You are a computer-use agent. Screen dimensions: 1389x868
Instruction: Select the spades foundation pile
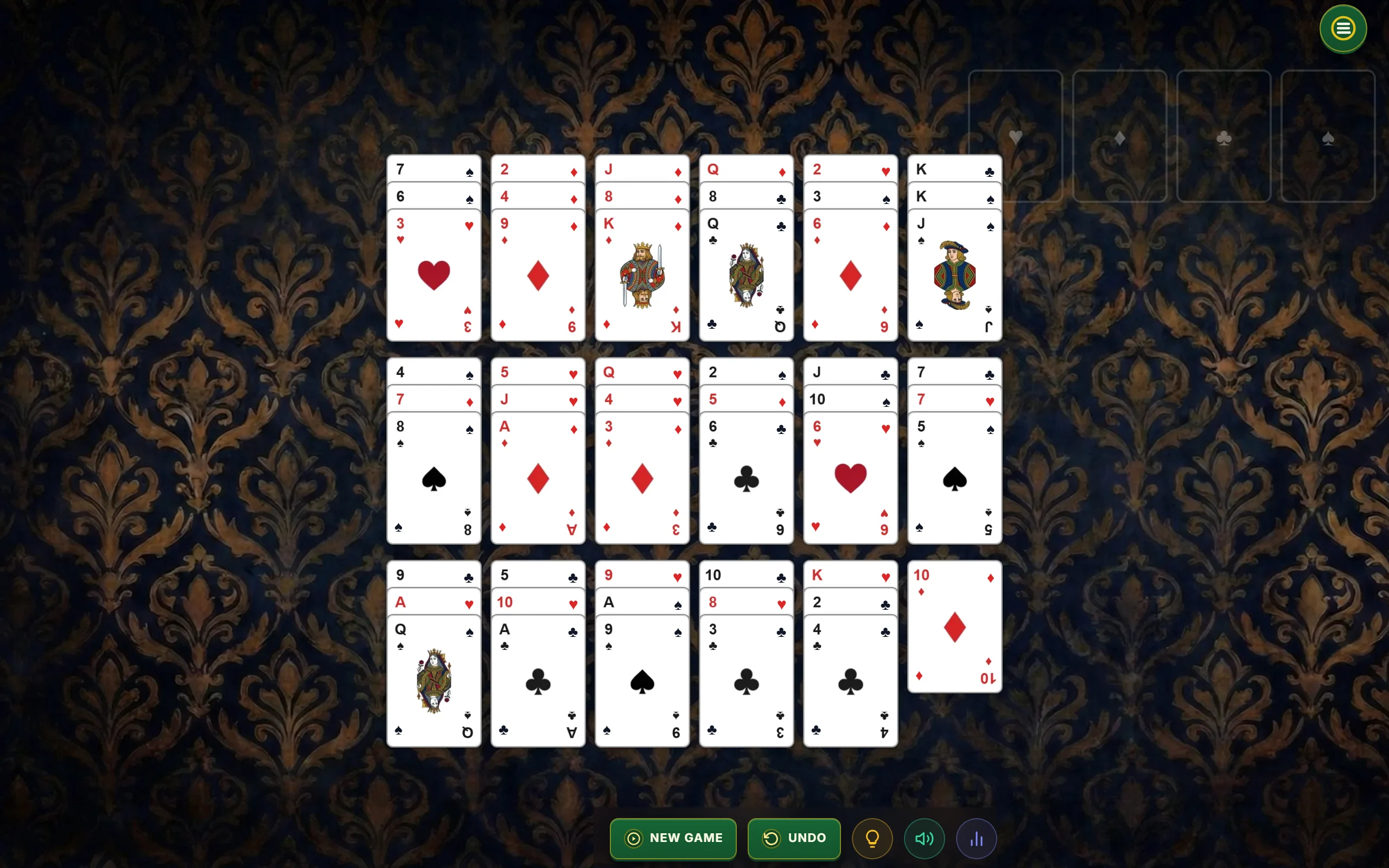pos(1328,138)
